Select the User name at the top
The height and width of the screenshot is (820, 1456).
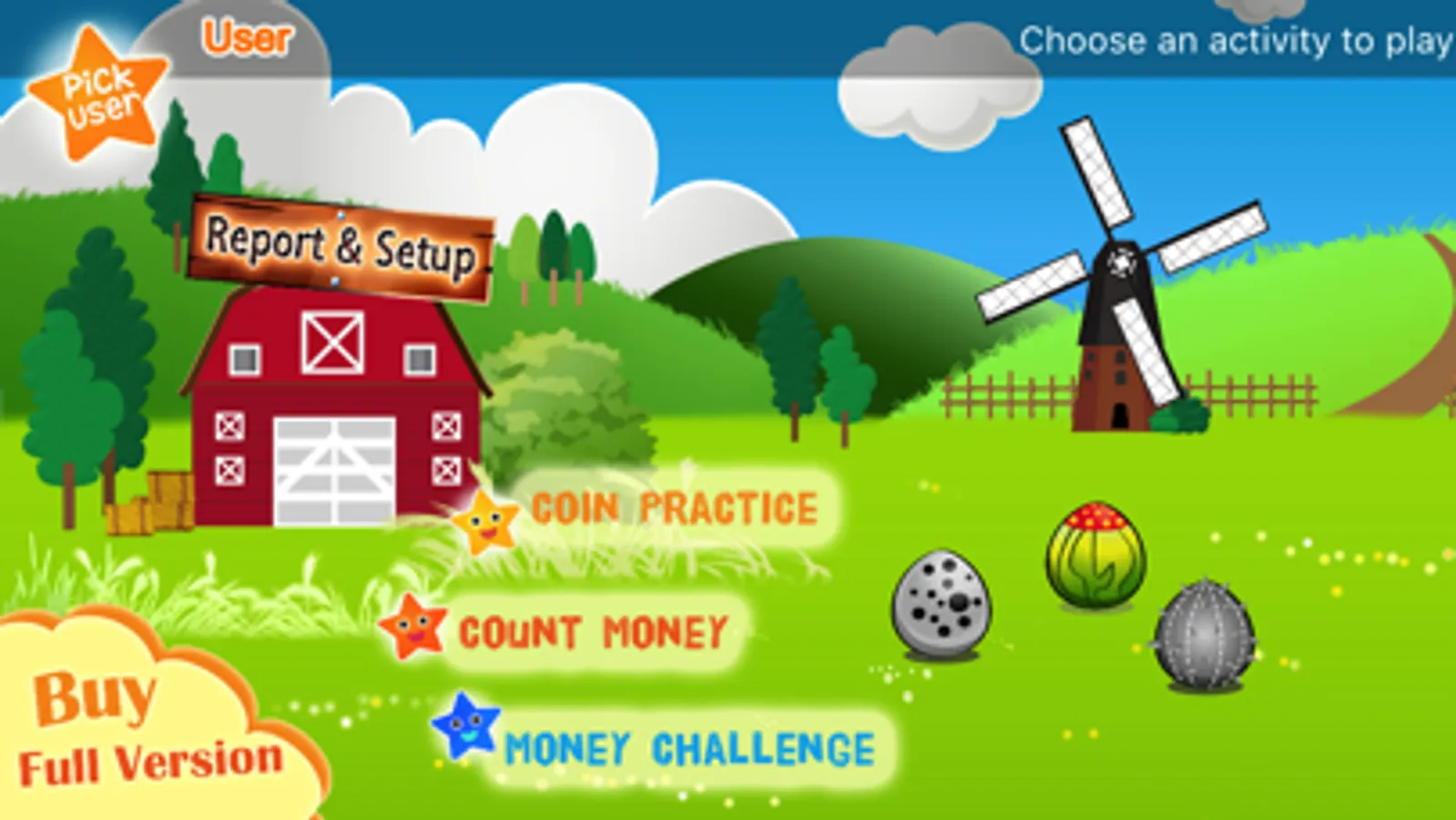pos(248,36)
